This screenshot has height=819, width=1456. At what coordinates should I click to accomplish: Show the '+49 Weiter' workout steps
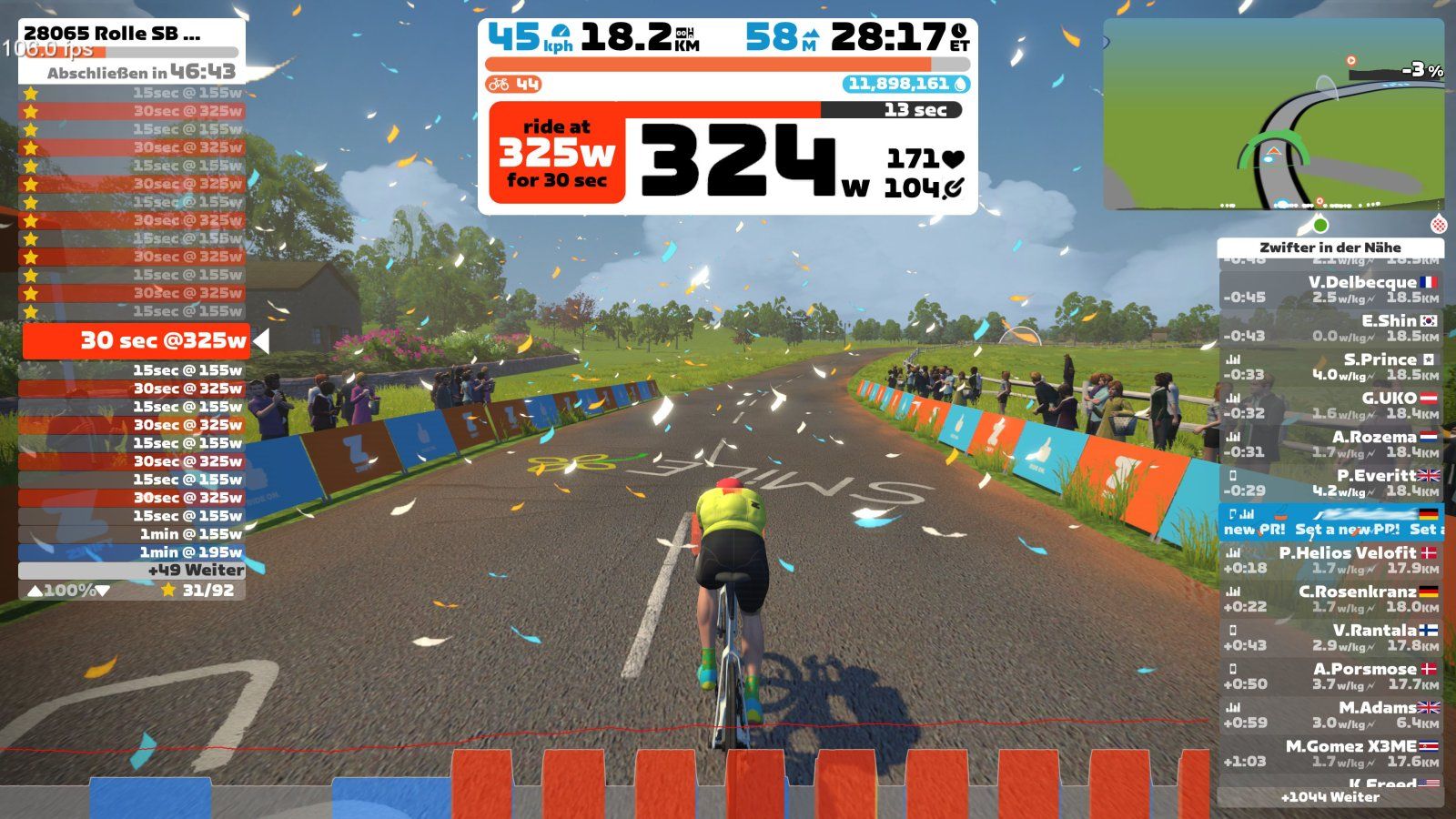pos(132,571)
